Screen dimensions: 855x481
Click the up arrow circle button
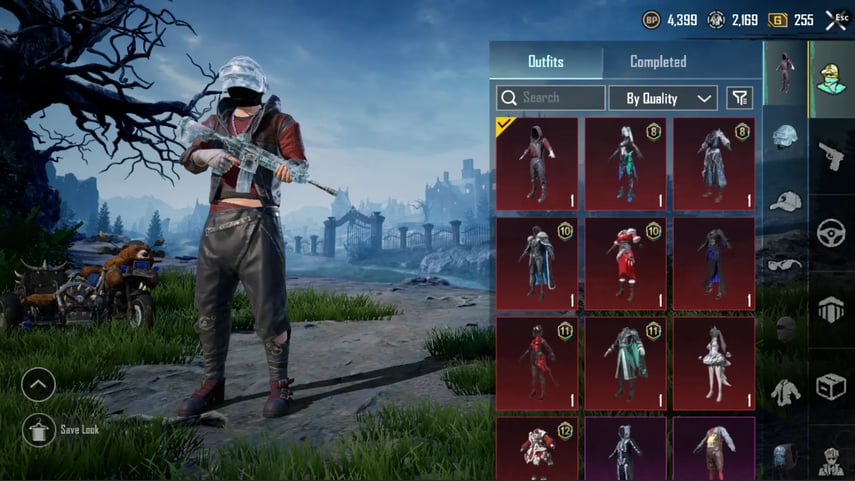[x=39, y=383]
